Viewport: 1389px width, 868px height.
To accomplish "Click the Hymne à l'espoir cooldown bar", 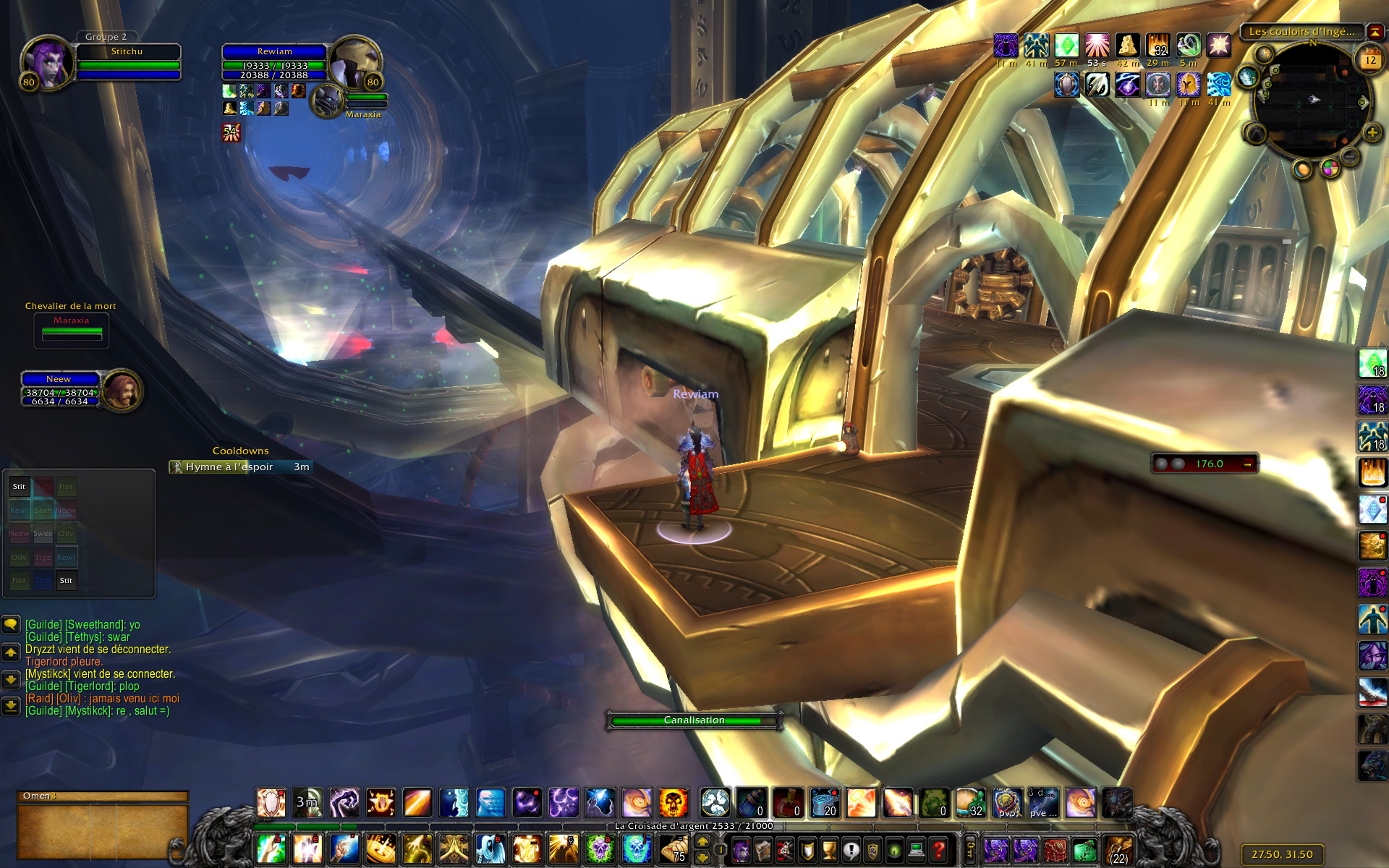I will coord(241,467).
